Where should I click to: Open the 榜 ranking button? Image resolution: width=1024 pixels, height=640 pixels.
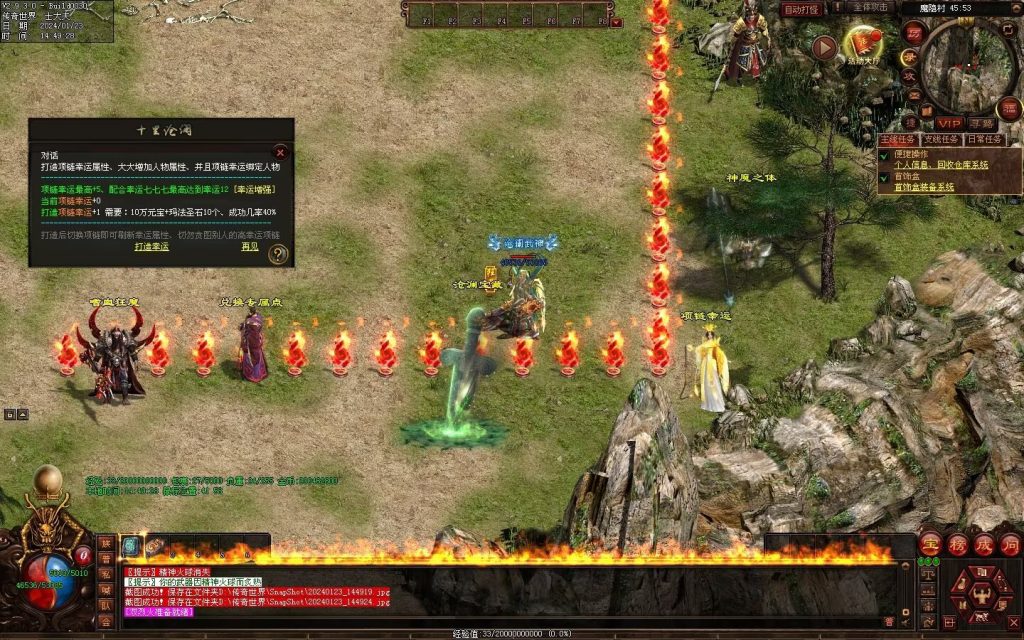[957, 543]
